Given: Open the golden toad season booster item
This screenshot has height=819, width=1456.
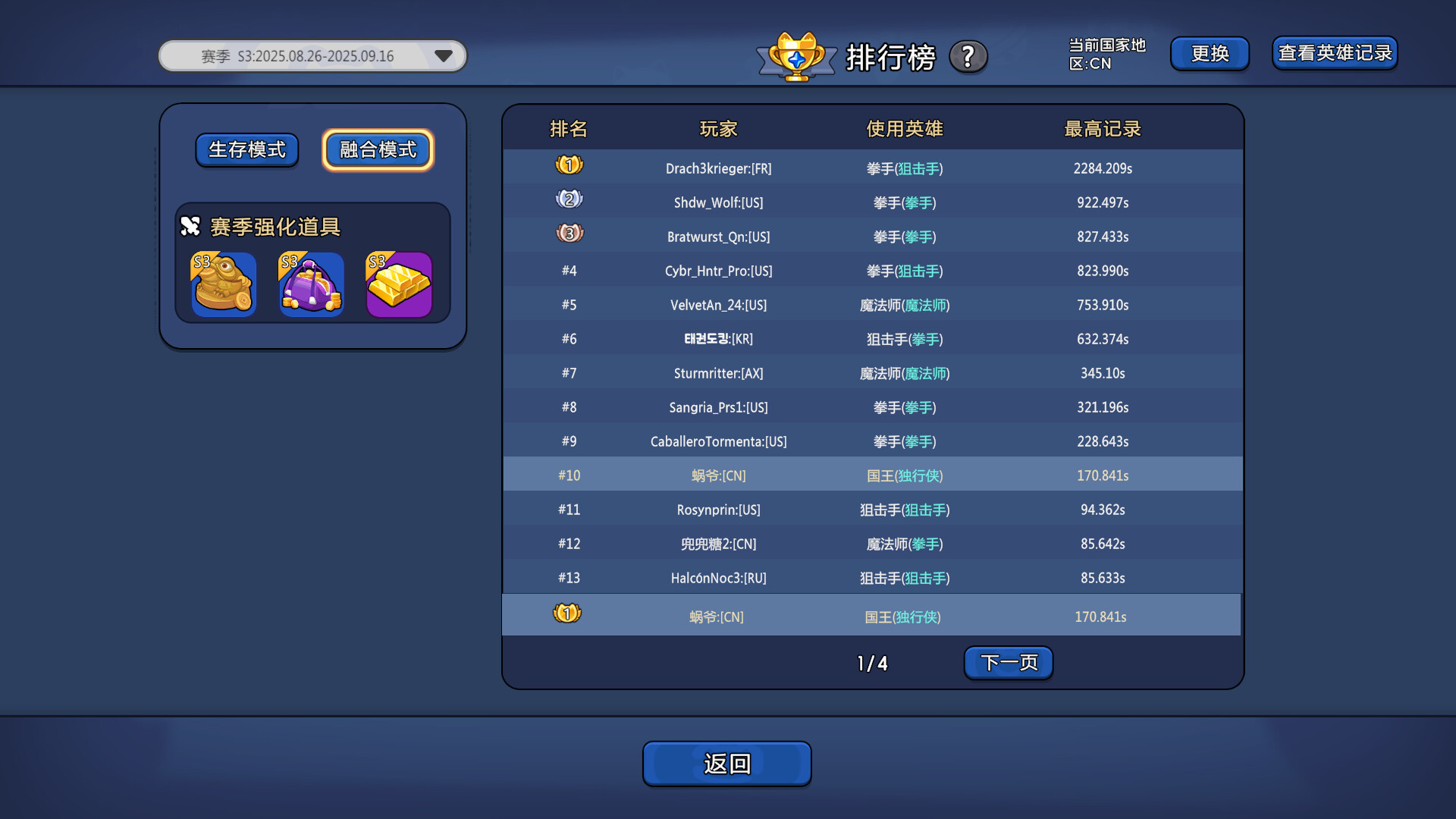Looking at the screenshot, I should coord(223,284).
